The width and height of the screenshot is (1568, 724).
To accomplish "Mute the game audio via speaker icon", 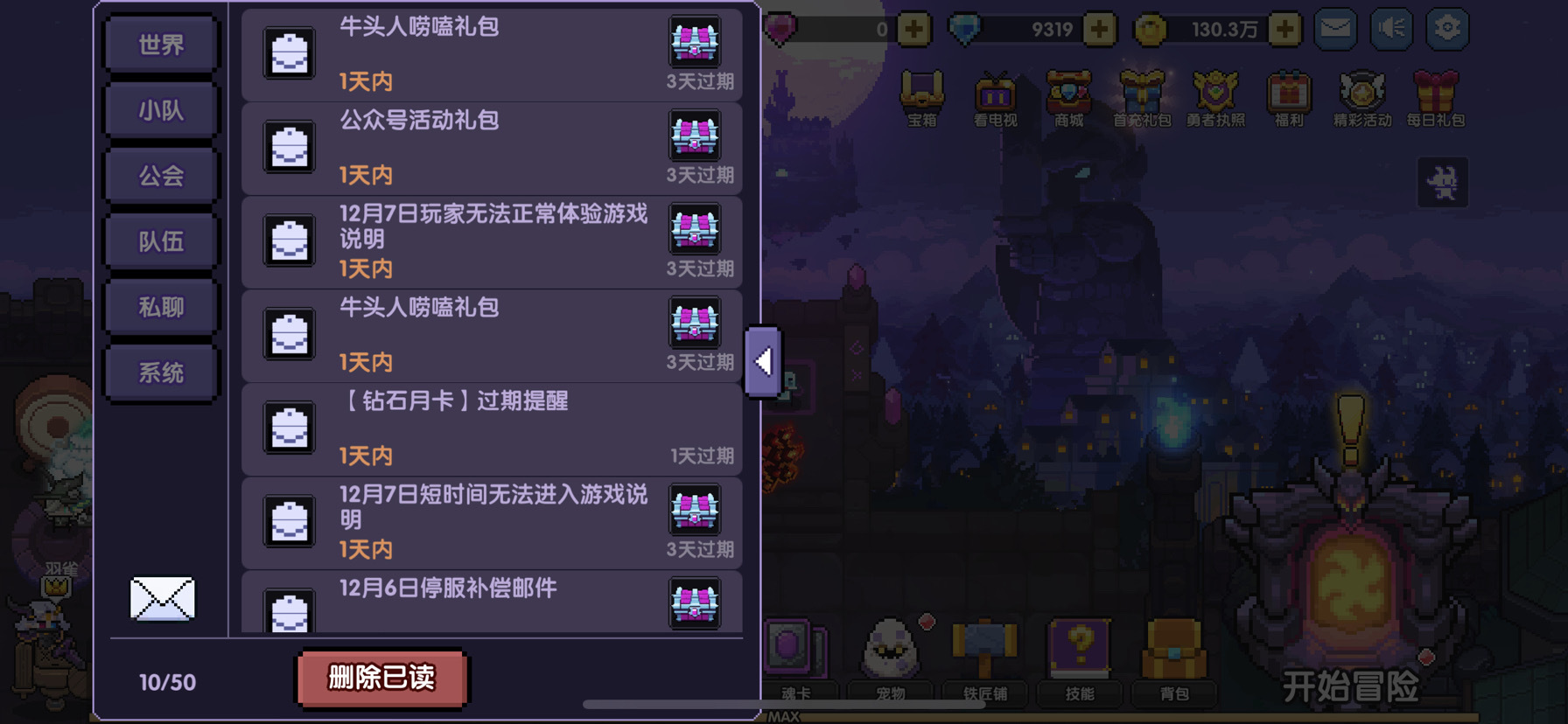I will pos(1390,27).
